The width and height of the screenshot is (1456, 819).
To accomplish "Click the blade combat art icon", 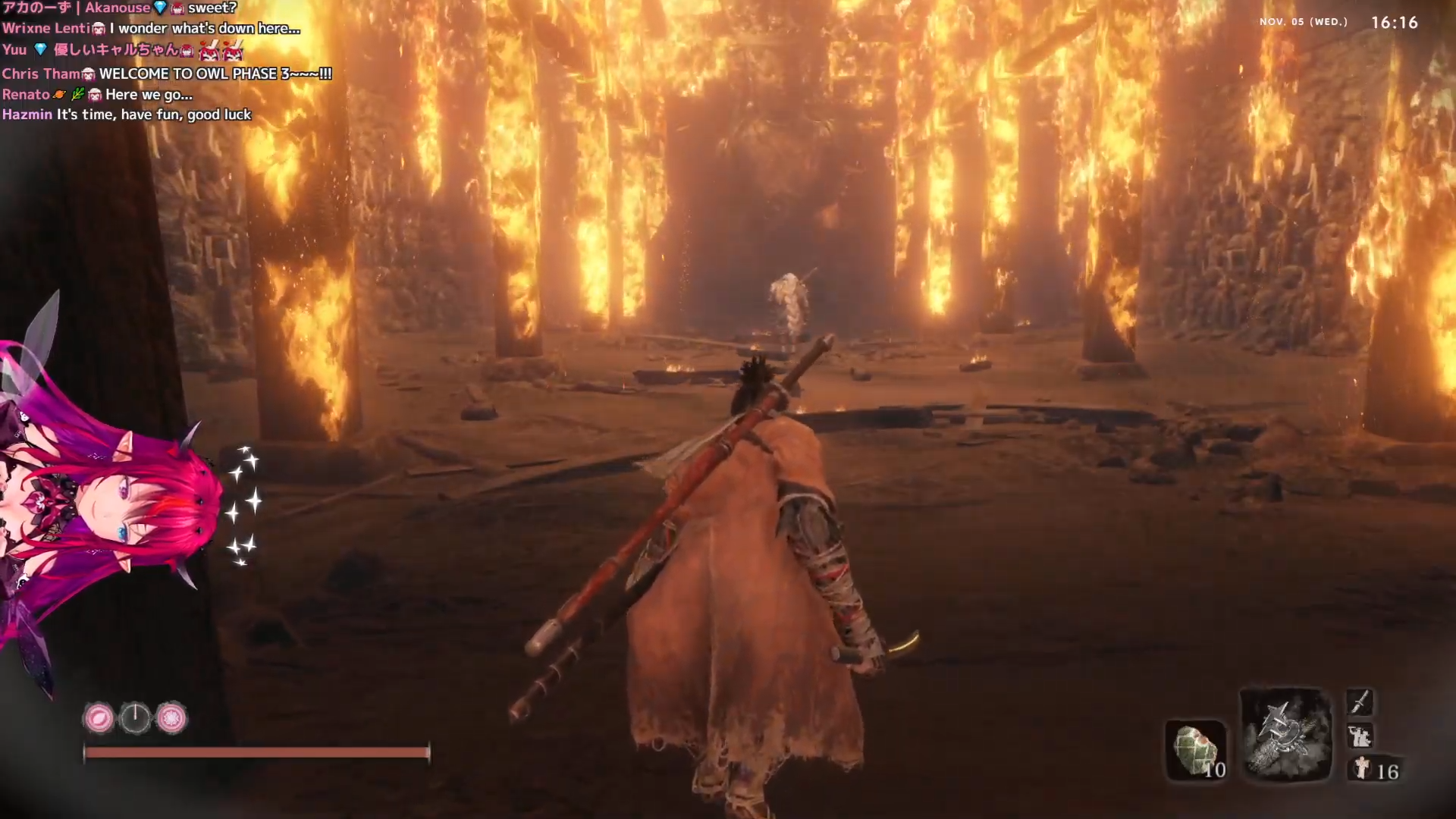I will (1360, 701).
